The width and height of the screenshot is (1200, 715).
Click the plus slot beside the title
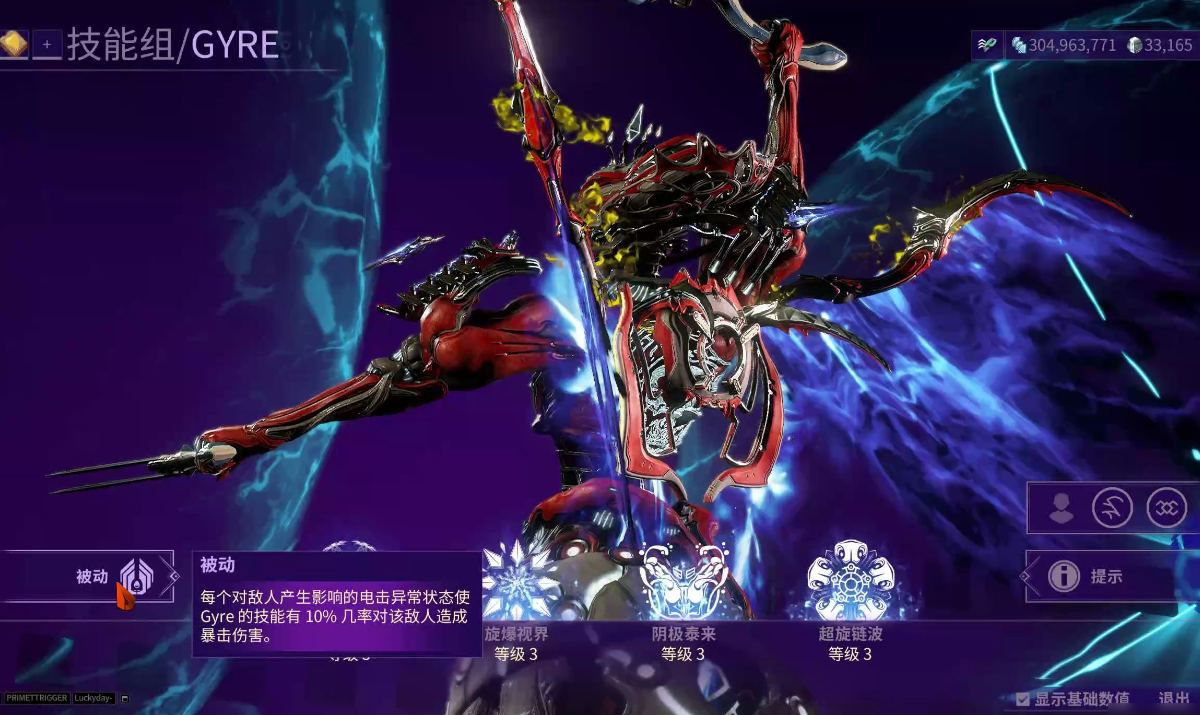[x=47, y=44]
